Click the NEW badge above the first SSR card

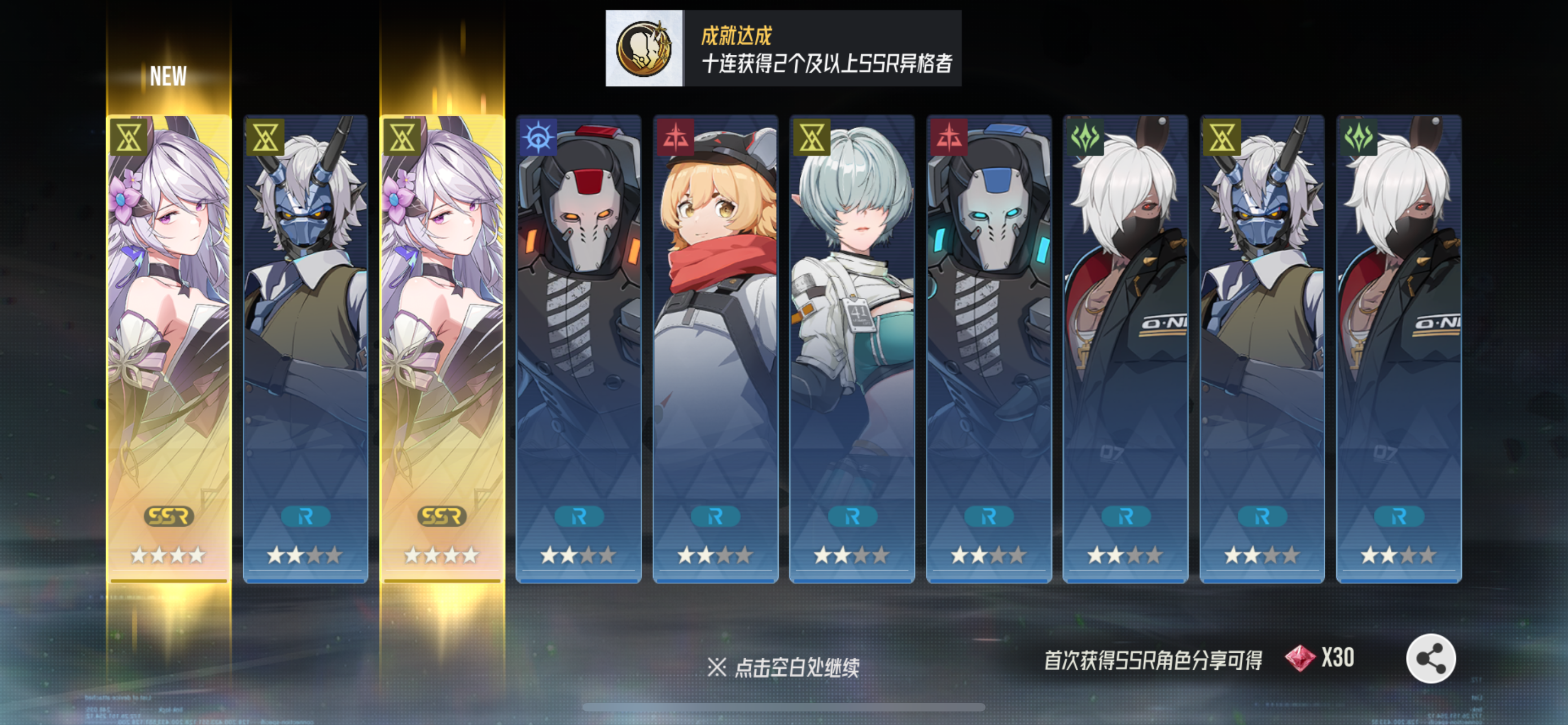(x=168, y=76)
